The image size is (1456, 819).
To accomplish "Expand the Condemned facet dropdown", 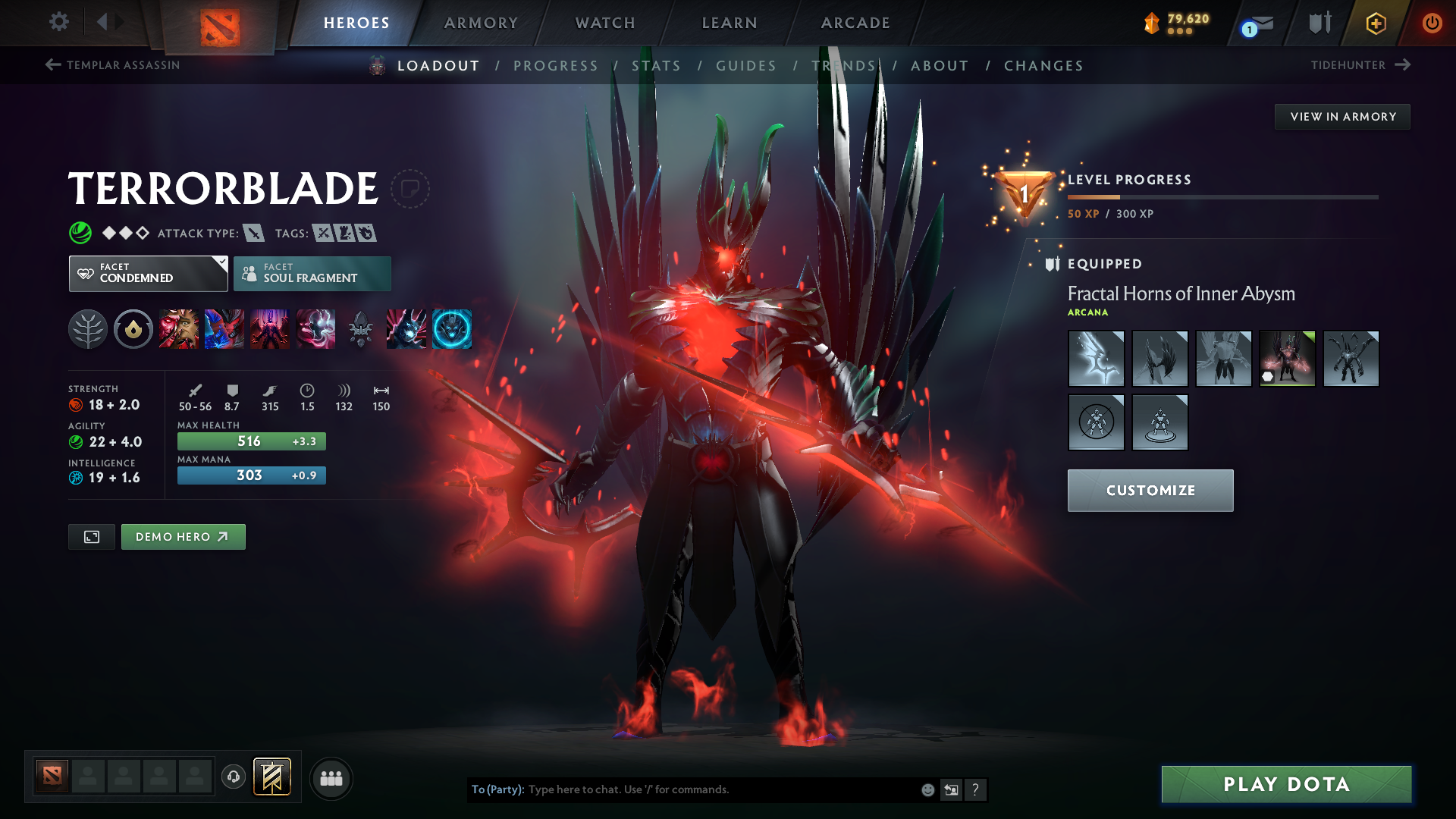I will click(x=147, y=273).
